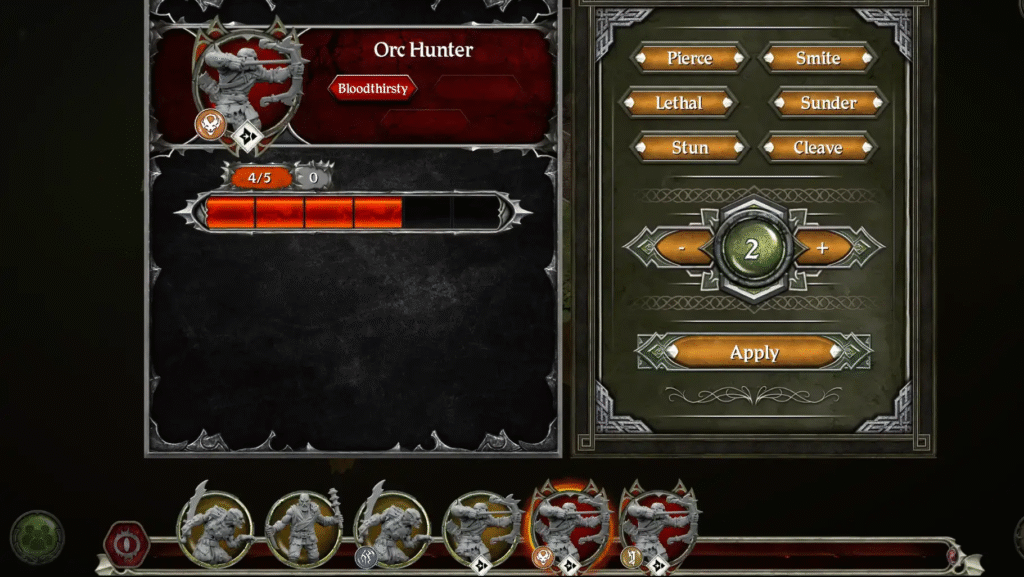Click the Bloodthirsty trait tag
Viewport: 1024px width, 577px height.
(x=372, y=89)
